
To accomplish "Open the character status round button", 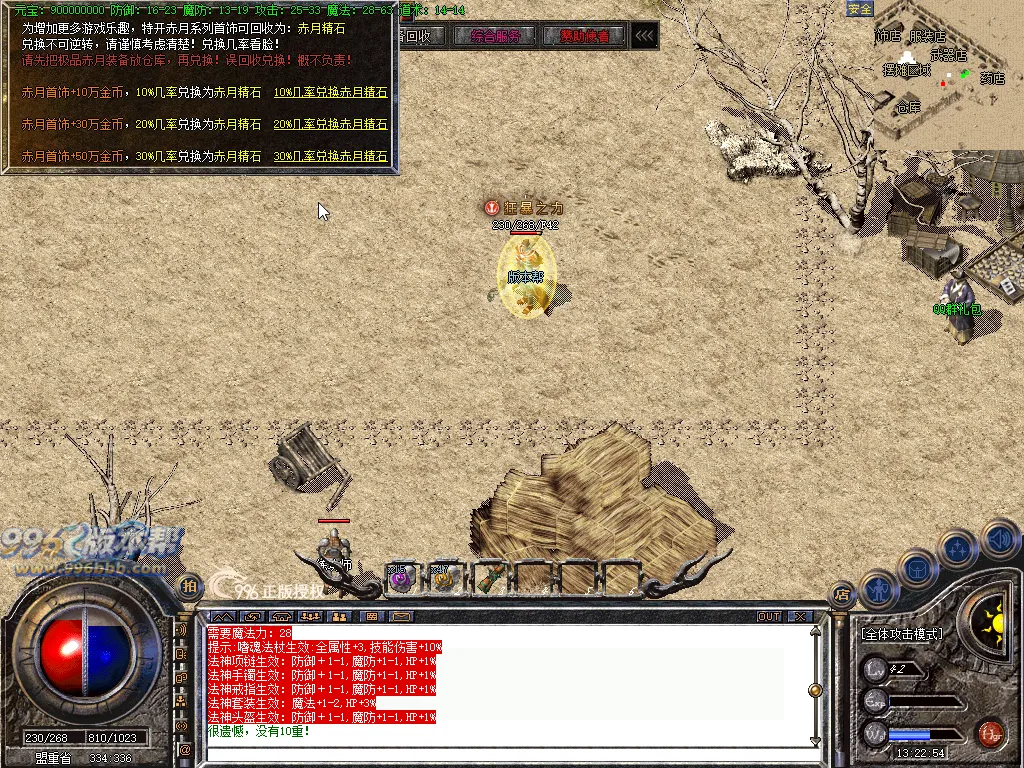I will [878, 588].
